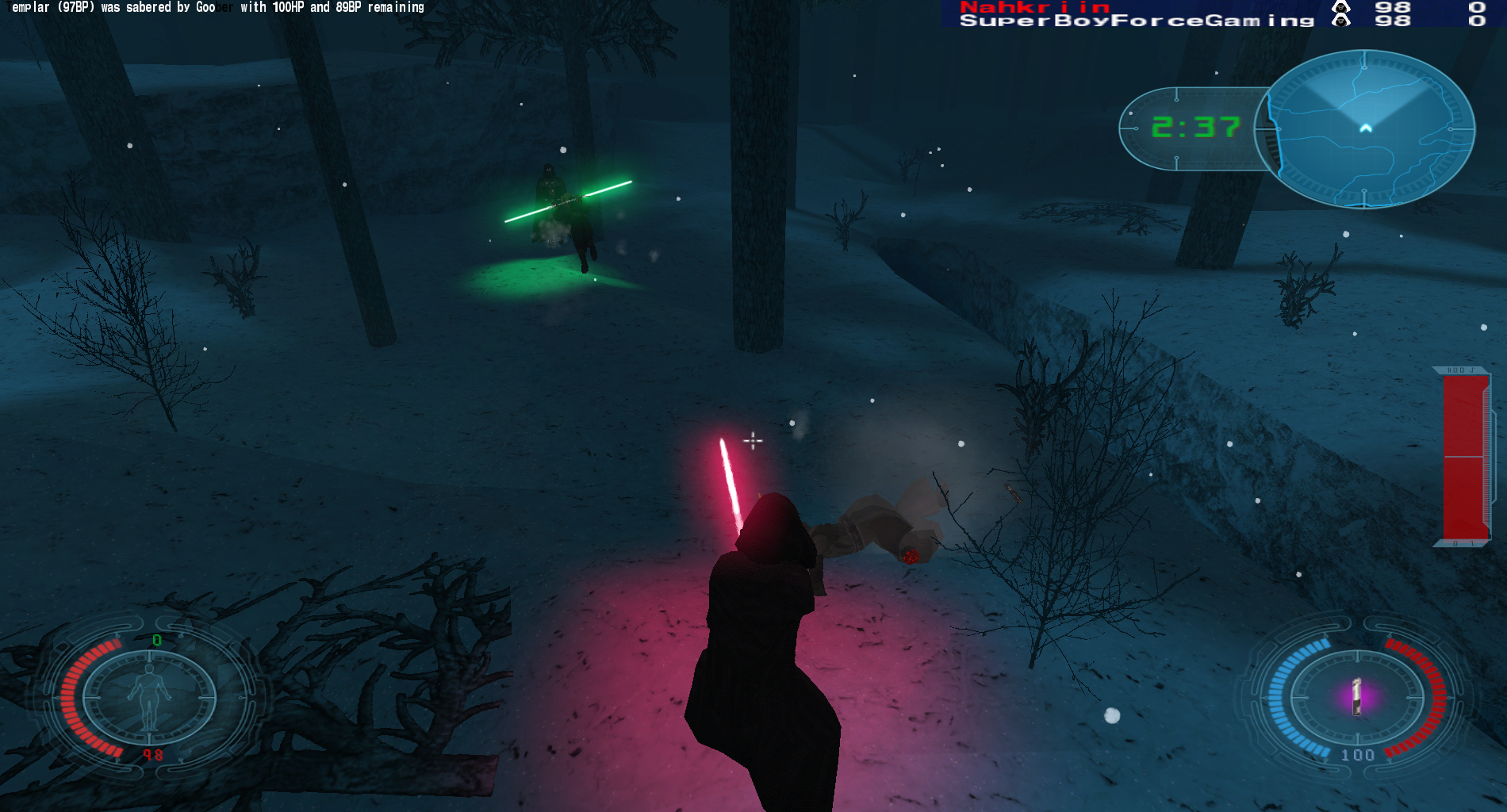Click the body figure status icon
The image size is (1507, 812).
coord(149,696)
